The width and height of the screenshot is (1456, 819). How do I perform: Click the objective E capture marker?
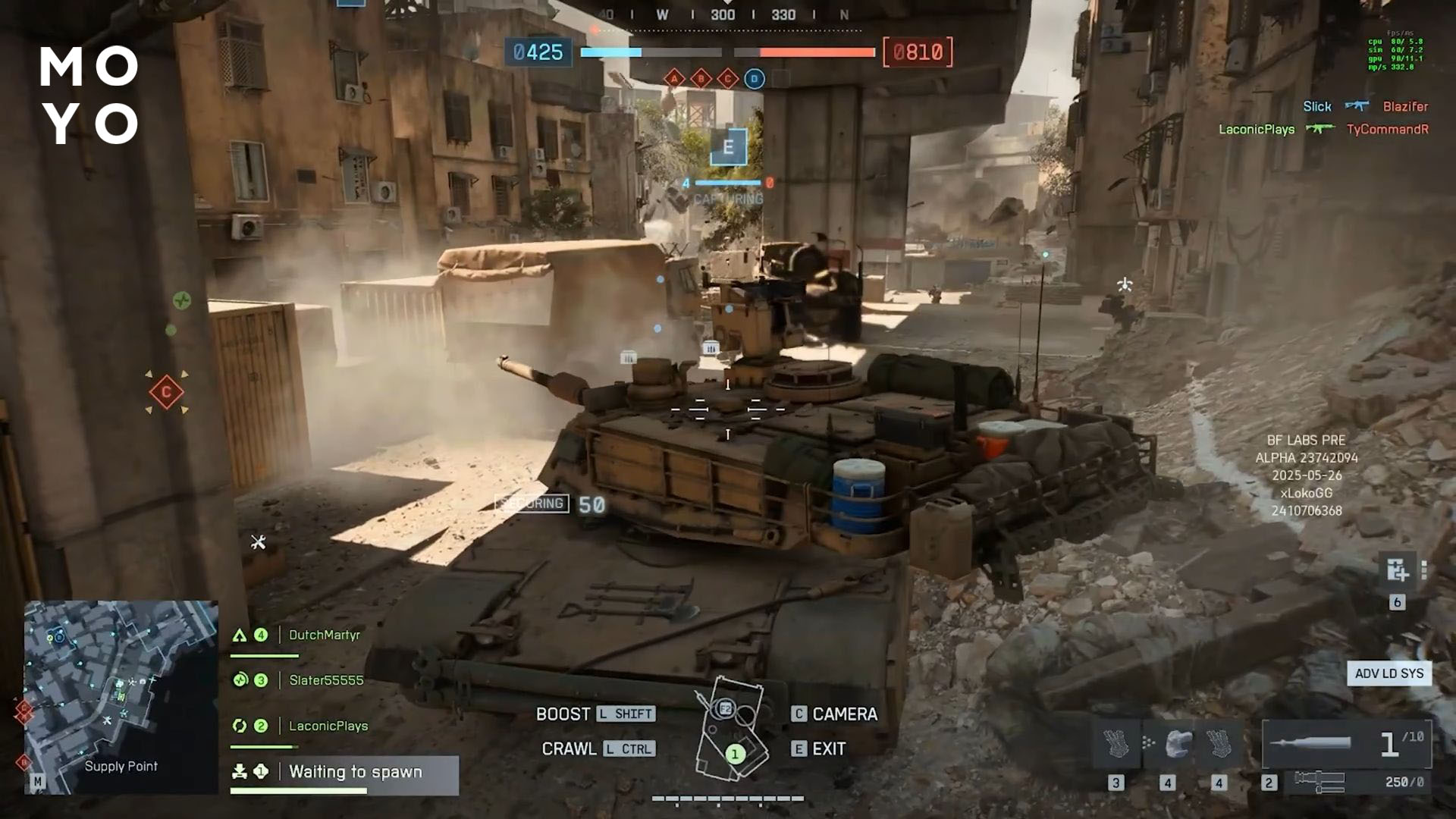click(728, 147)
